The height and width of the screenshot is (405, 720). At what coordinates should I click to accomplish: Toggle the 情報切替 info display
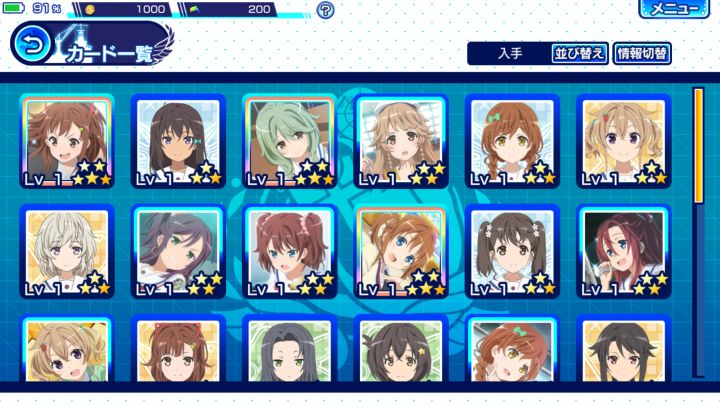pyautogui.click(x=642, y=54)
